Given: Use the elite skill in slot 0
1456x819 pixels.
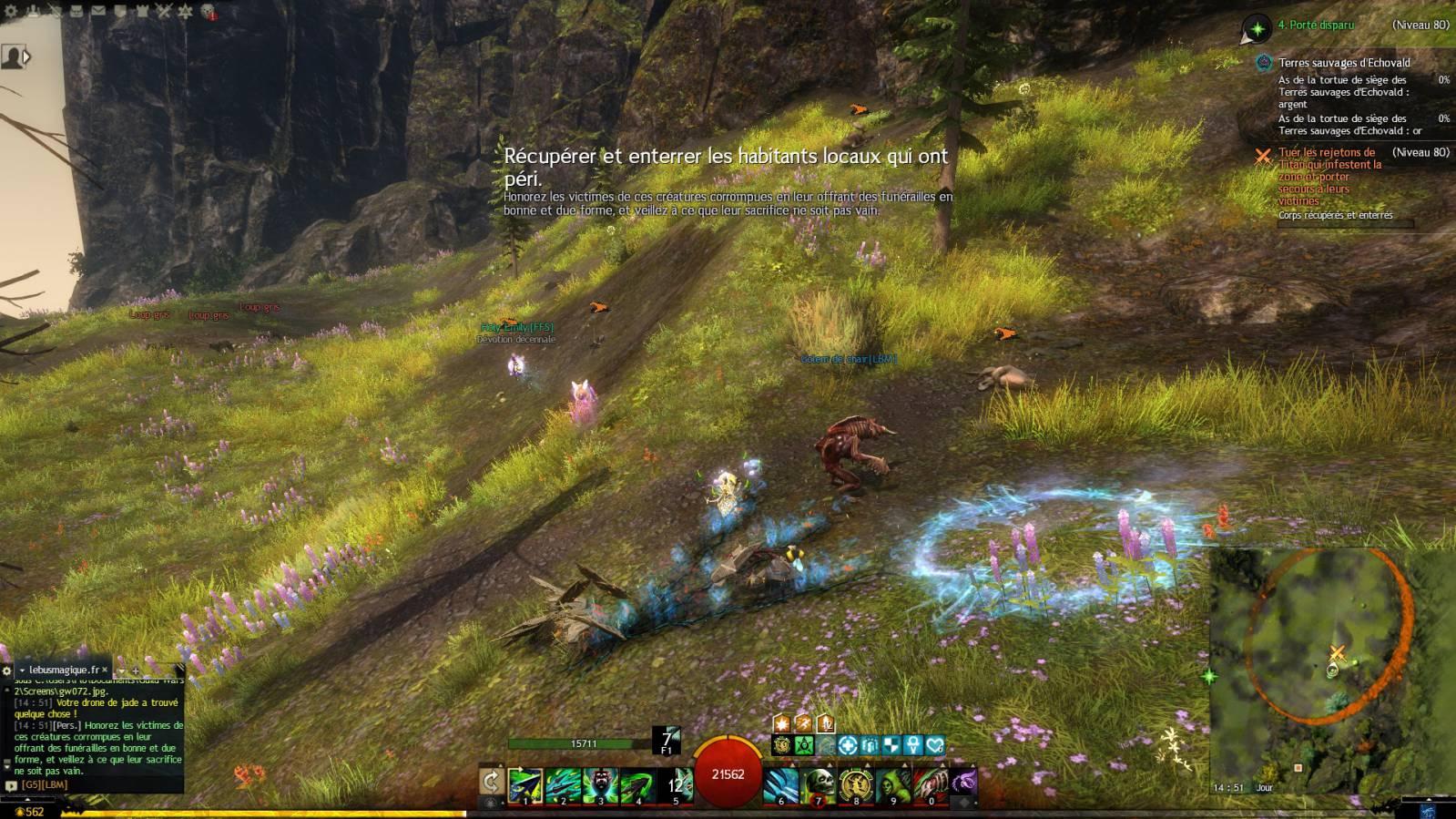Looking at the screenshot, I should pos(931,784).
